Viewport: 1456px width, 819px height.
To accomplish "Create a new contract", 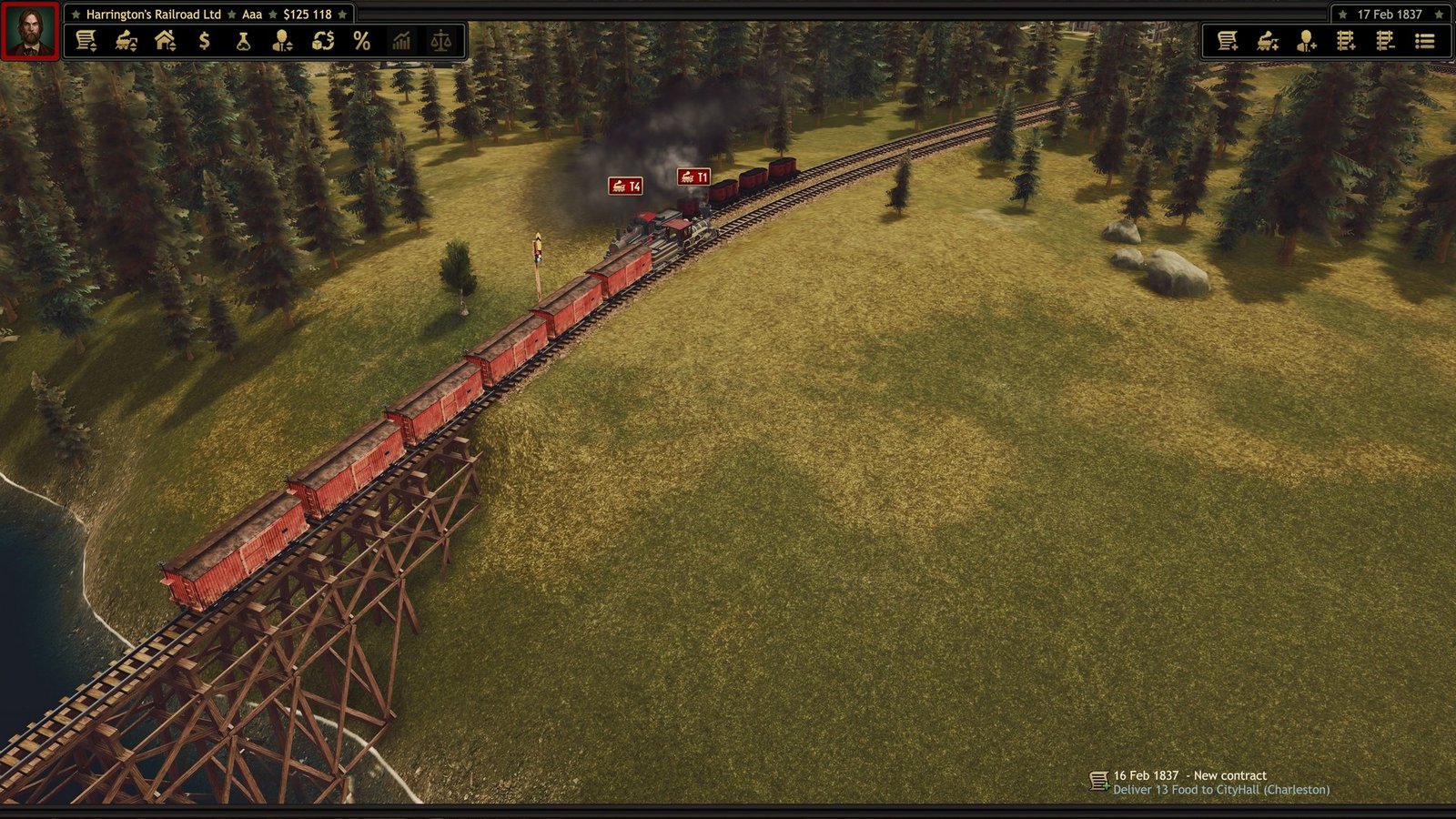I will tap(1228, 41).
